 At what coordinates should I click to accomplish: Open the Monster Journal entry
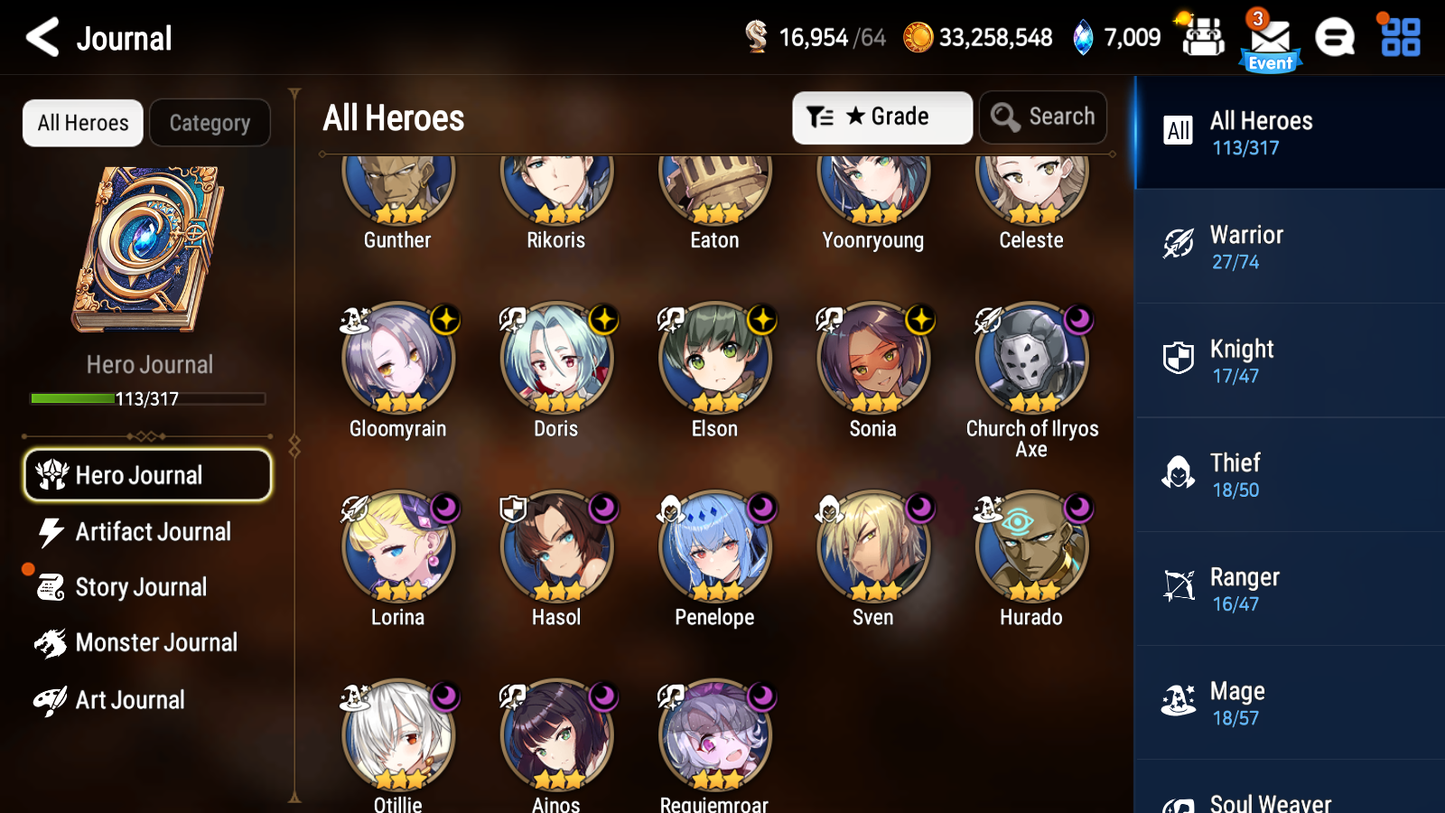(156, 642)
